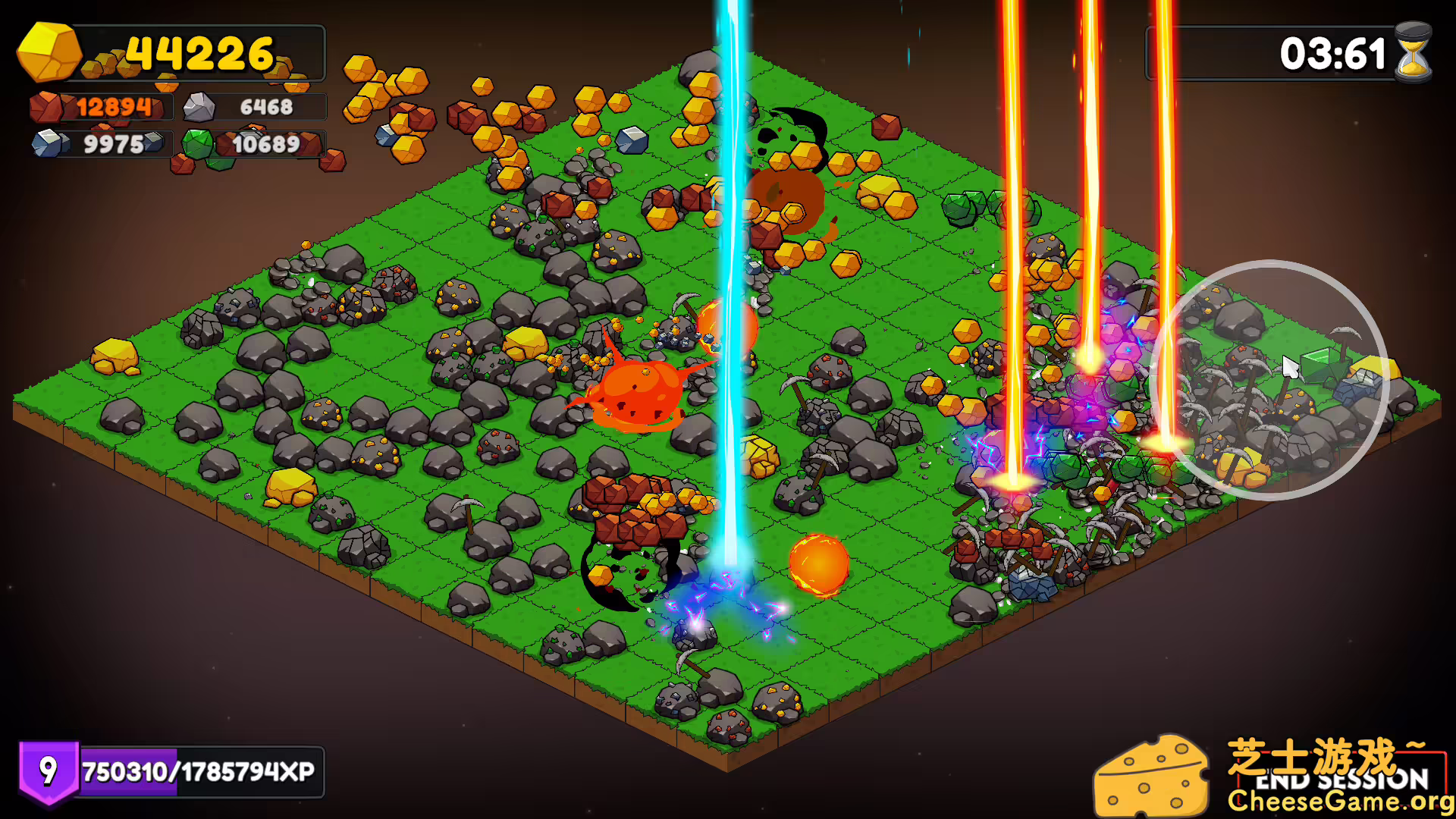
Task: Click the gold counter showing 44226
Action: 199,53
